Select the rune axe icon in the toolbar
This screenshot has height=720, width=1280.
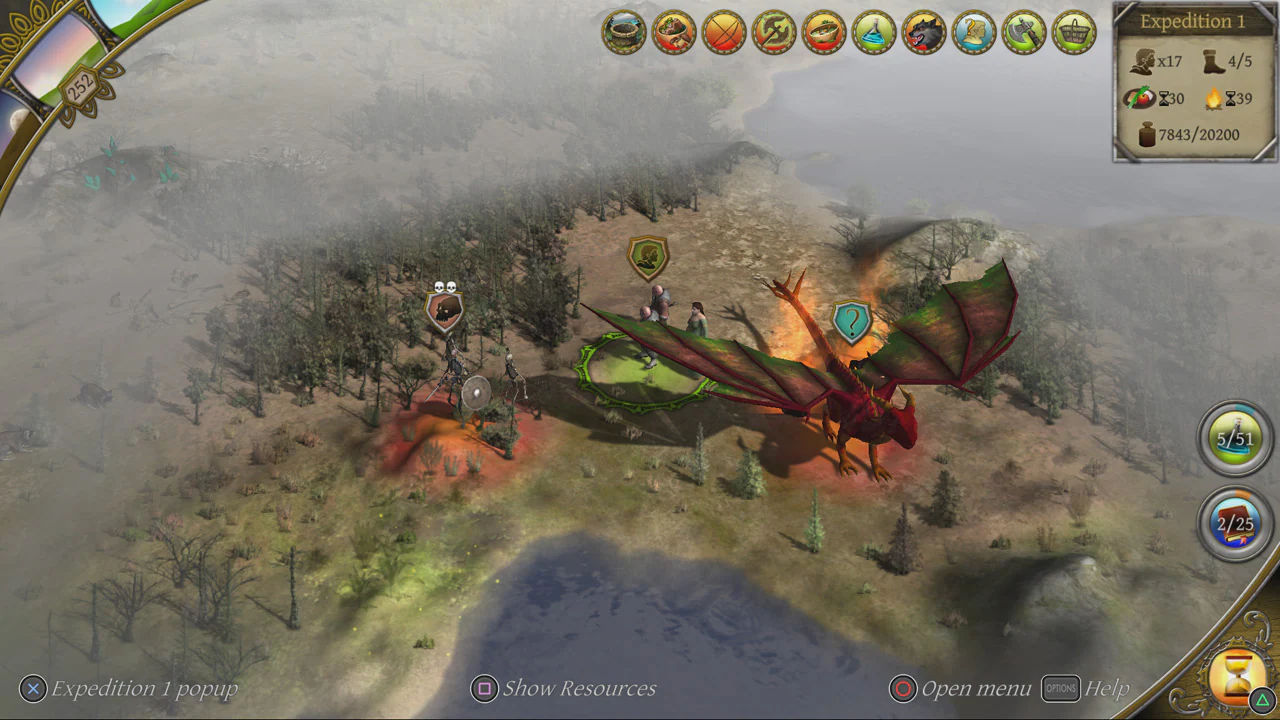(x=774, y=32)
